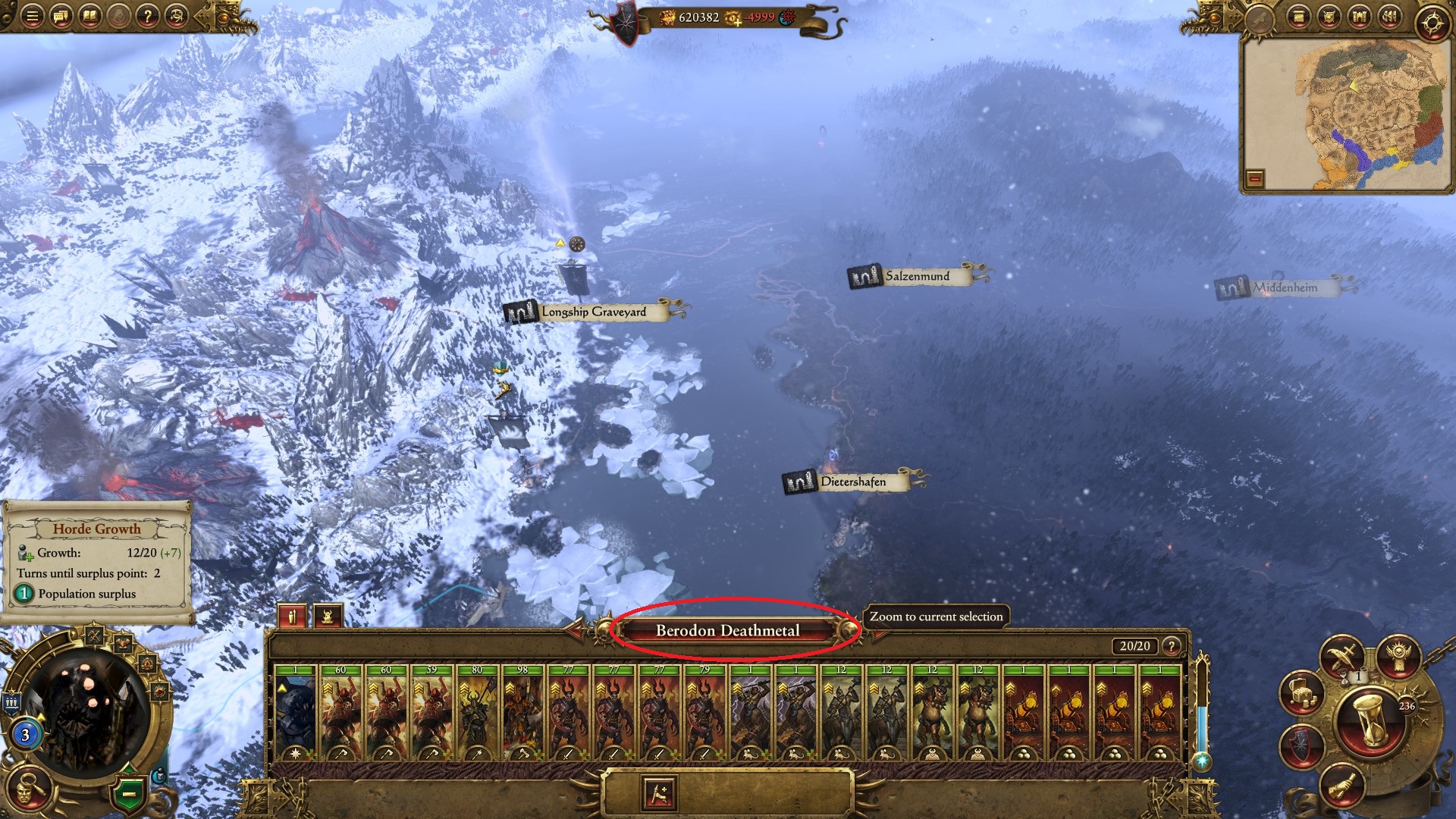This screenshot has height=819, width=1456.
Task: Open the factions summary shield icon
Action: (1329, 16)
